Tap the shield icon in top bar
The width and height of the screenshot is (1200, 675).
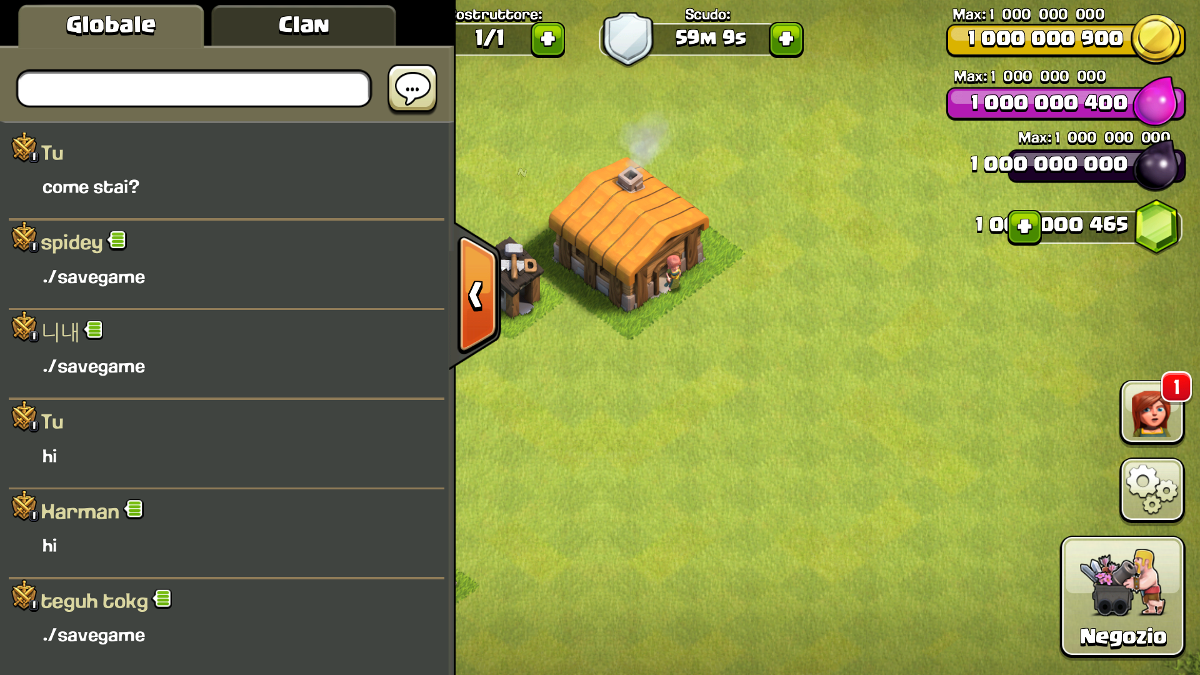coord(628,40)
